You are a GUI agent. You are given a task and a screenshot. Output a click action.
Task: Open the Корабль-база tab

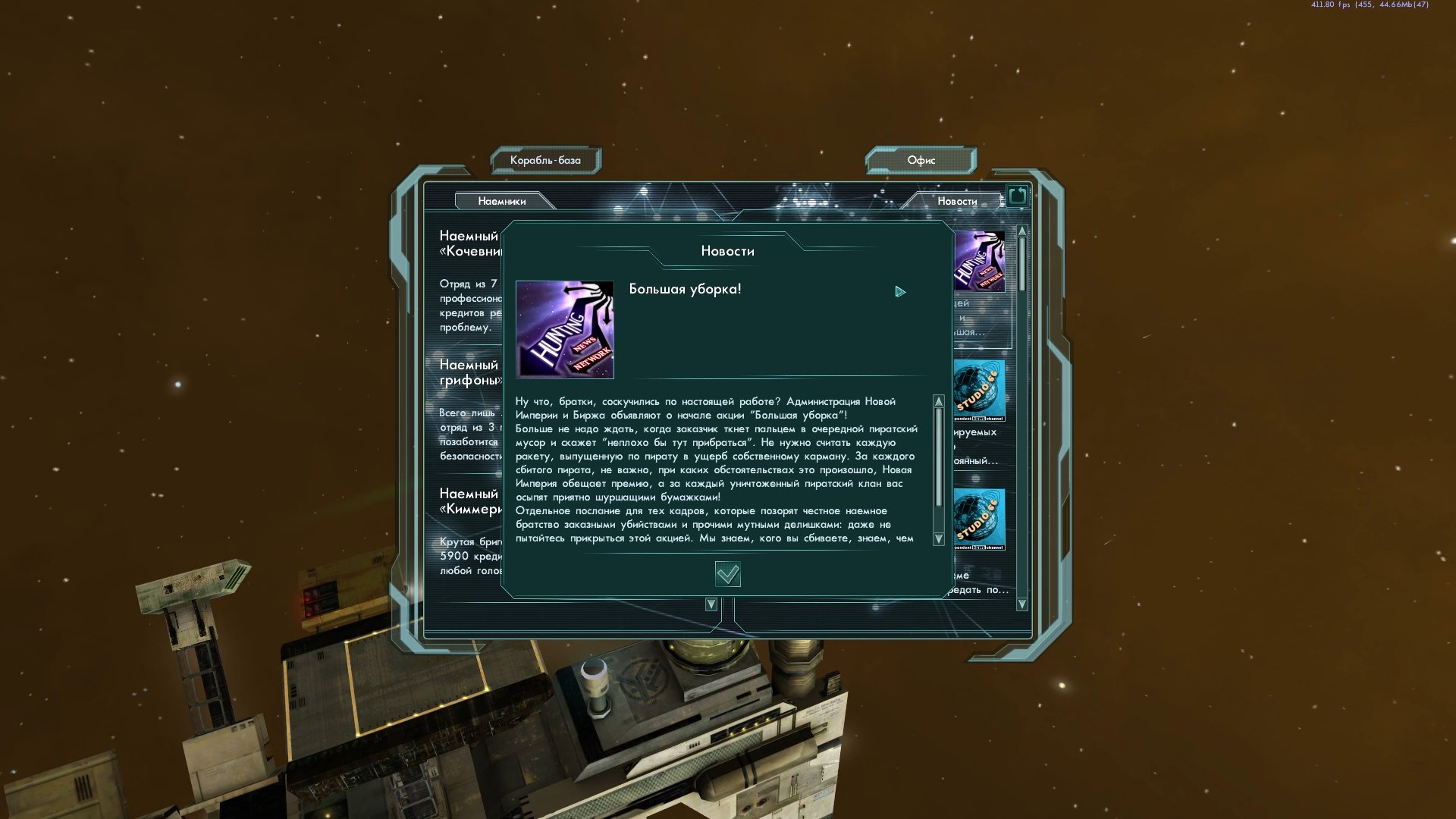pos(545,160)
